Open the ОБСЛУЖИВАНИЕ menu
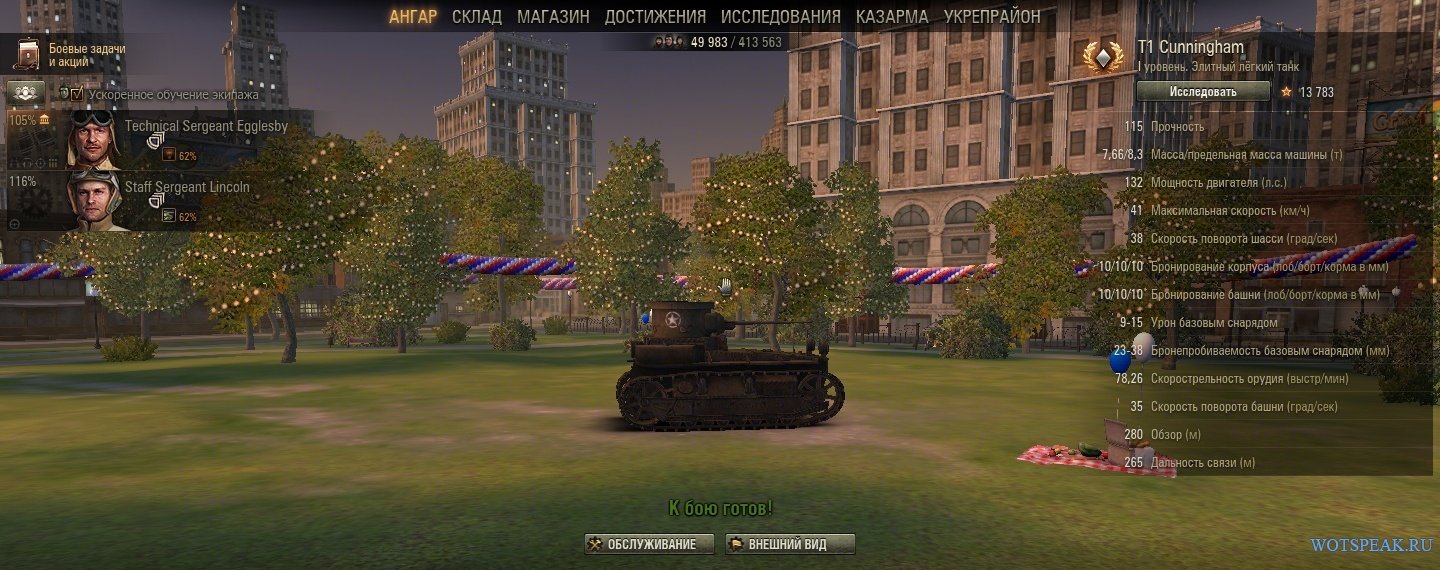 click(649, 544)
